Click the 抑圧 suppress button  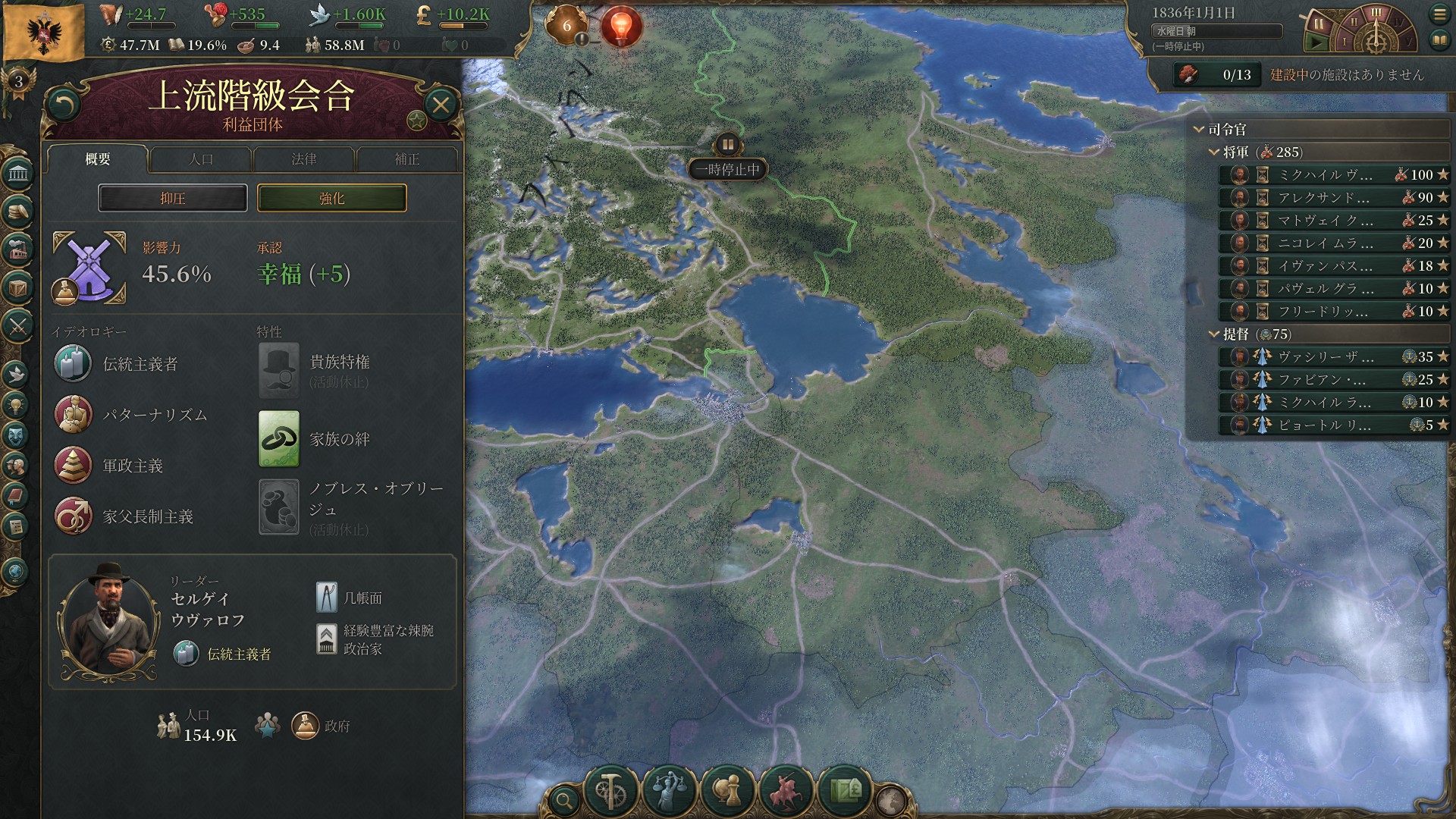pyautogui.click(x=173, y=198)
